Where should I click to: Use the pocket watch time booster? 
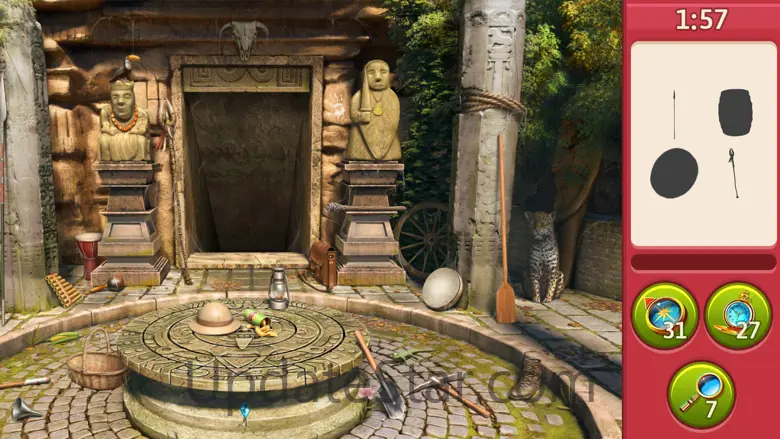(738, 315)
